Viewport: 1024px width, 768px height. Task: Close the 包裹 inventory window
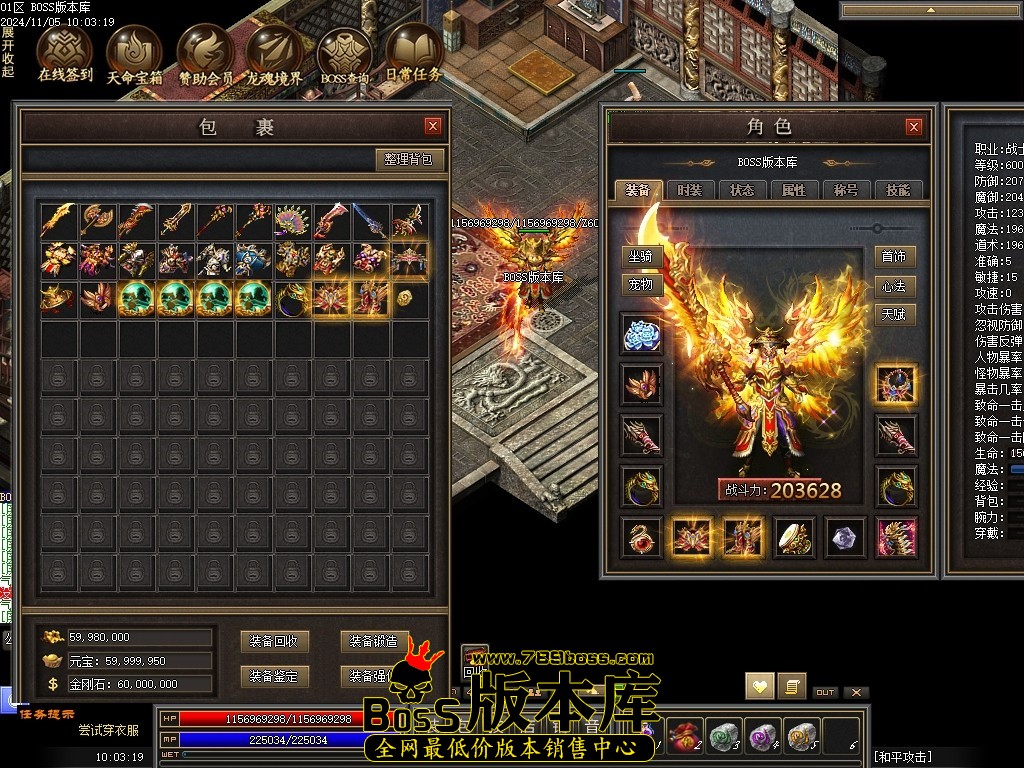(x=433, y=126)
